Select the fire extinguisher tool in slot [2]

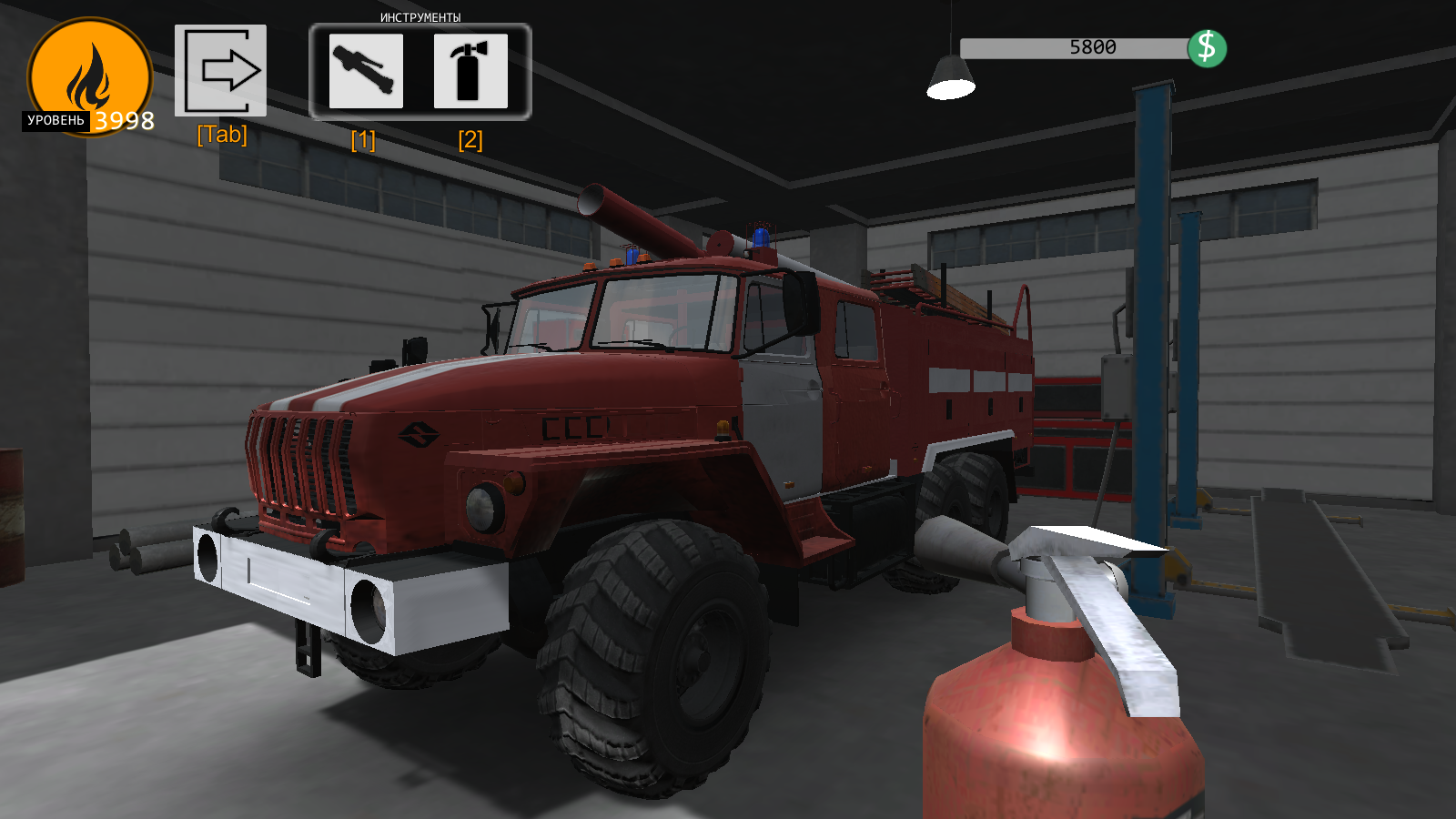pyautogui.click(x=470, y=73)
